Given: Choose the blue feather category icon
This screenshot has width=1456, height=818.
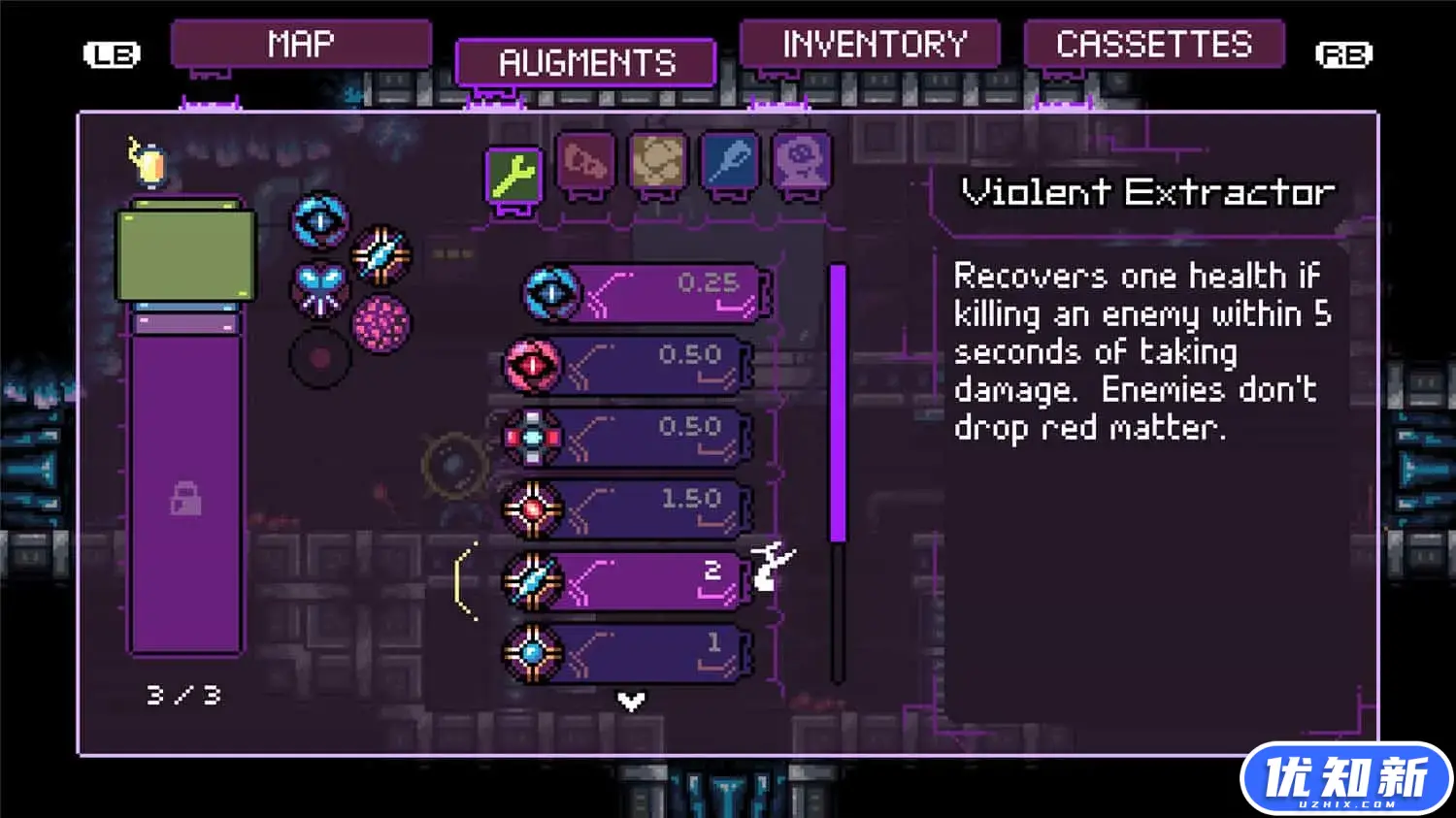Looking at the screenshot, I should [729, 161].
